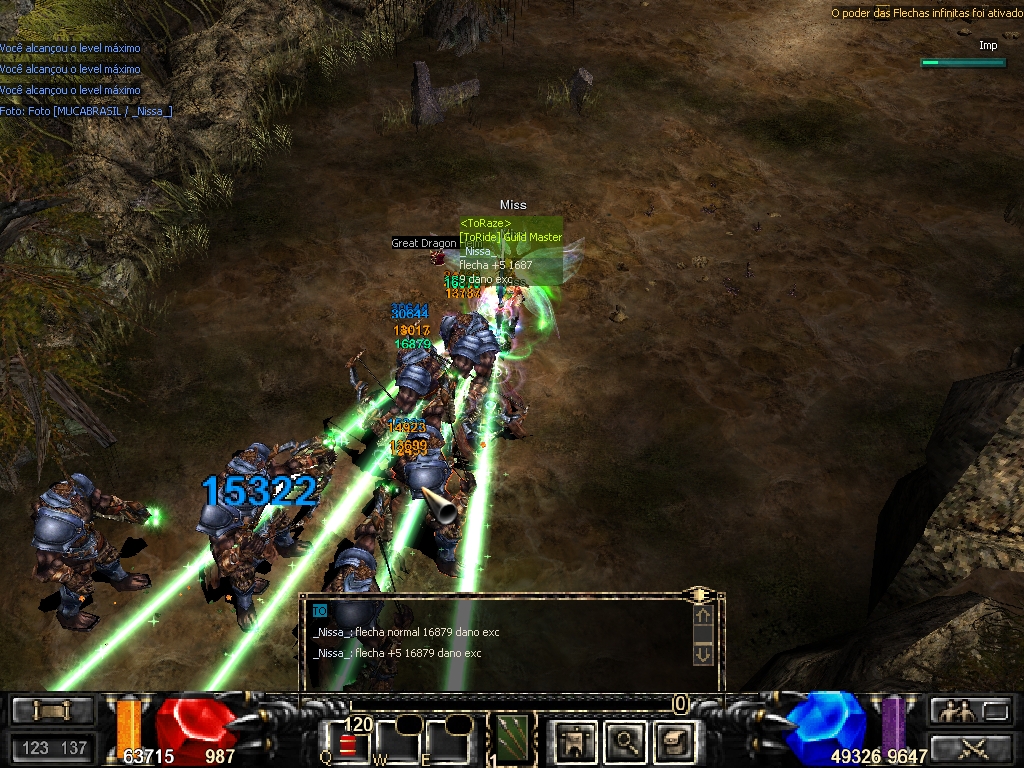Use the red potion in the Q slot
Viewport: 1024px width, 768px height.
(349, 744)
